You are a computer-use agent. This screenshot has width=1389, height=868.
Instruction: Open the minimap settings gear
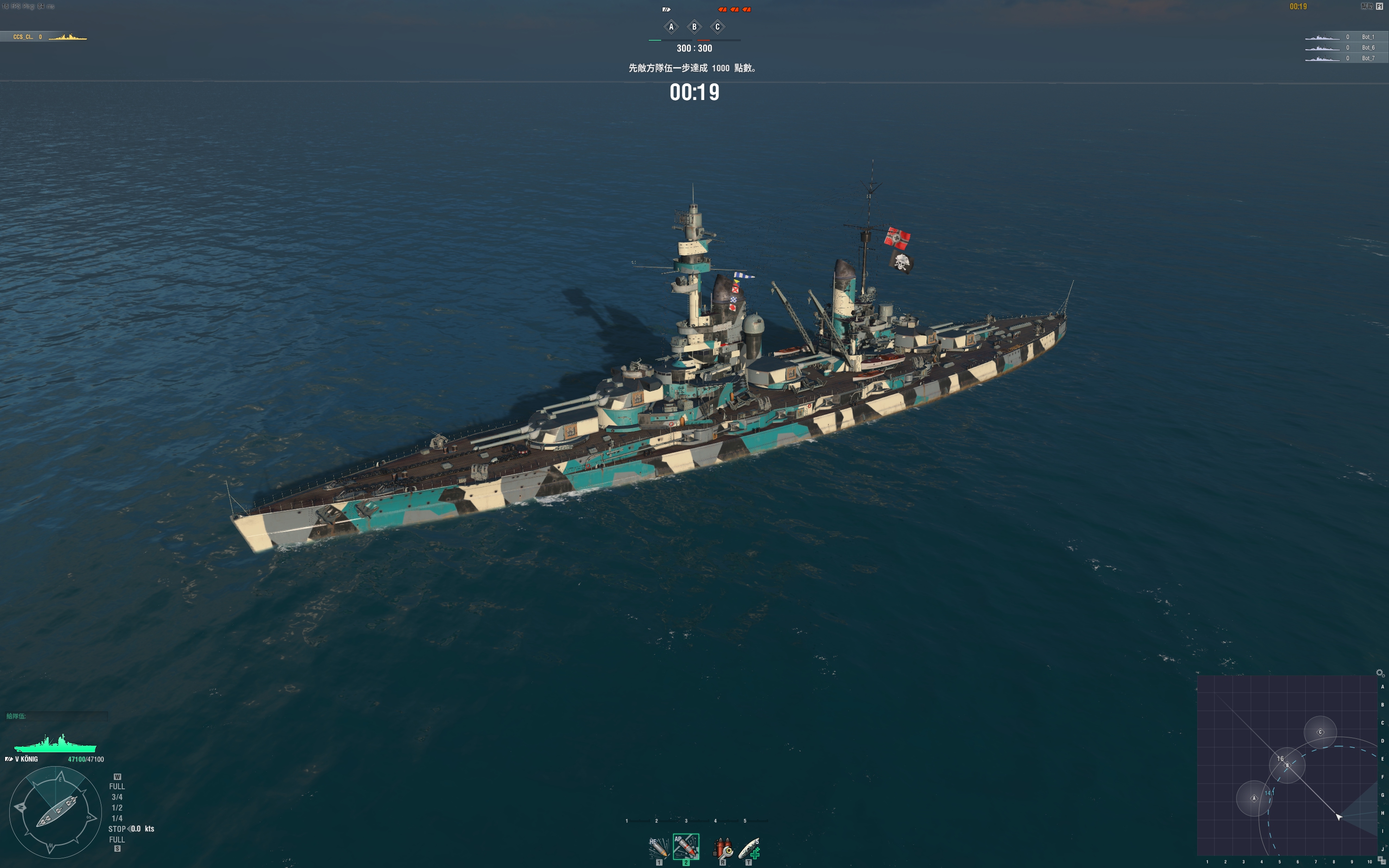click(x=1380, y=673)
